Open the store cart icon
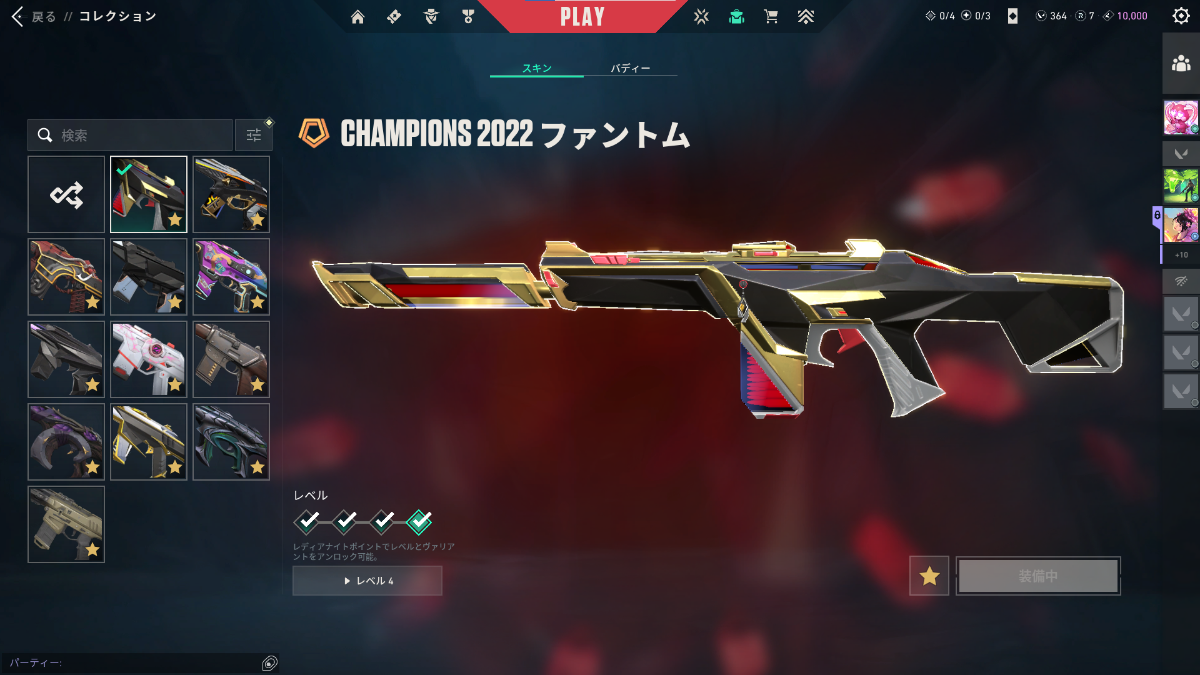Viewport: 1200px width, 675px height. tap(770, 16)
